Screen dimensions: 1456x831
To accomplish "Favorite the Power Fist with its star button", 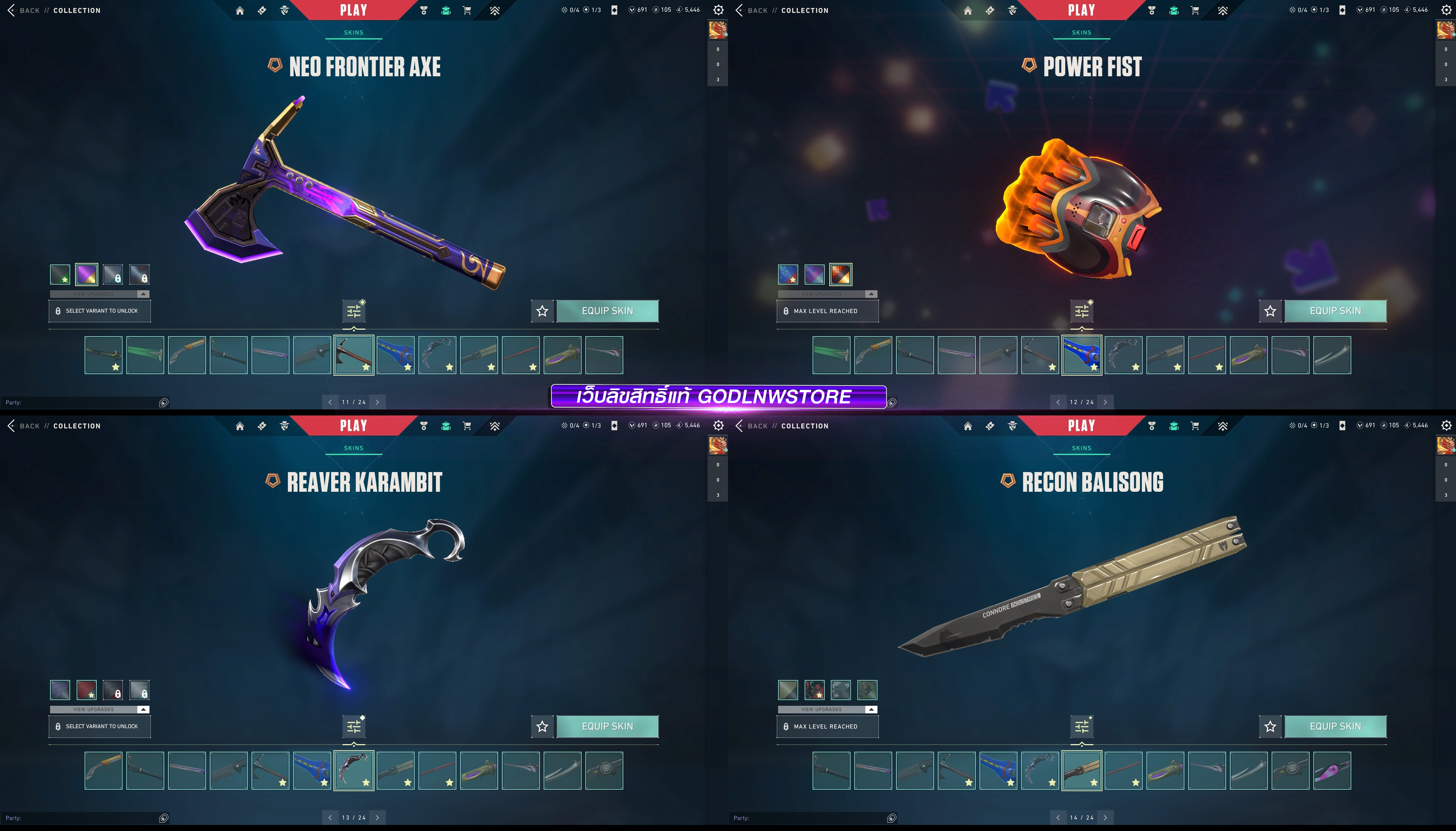I will click(x=1270, y=311).
